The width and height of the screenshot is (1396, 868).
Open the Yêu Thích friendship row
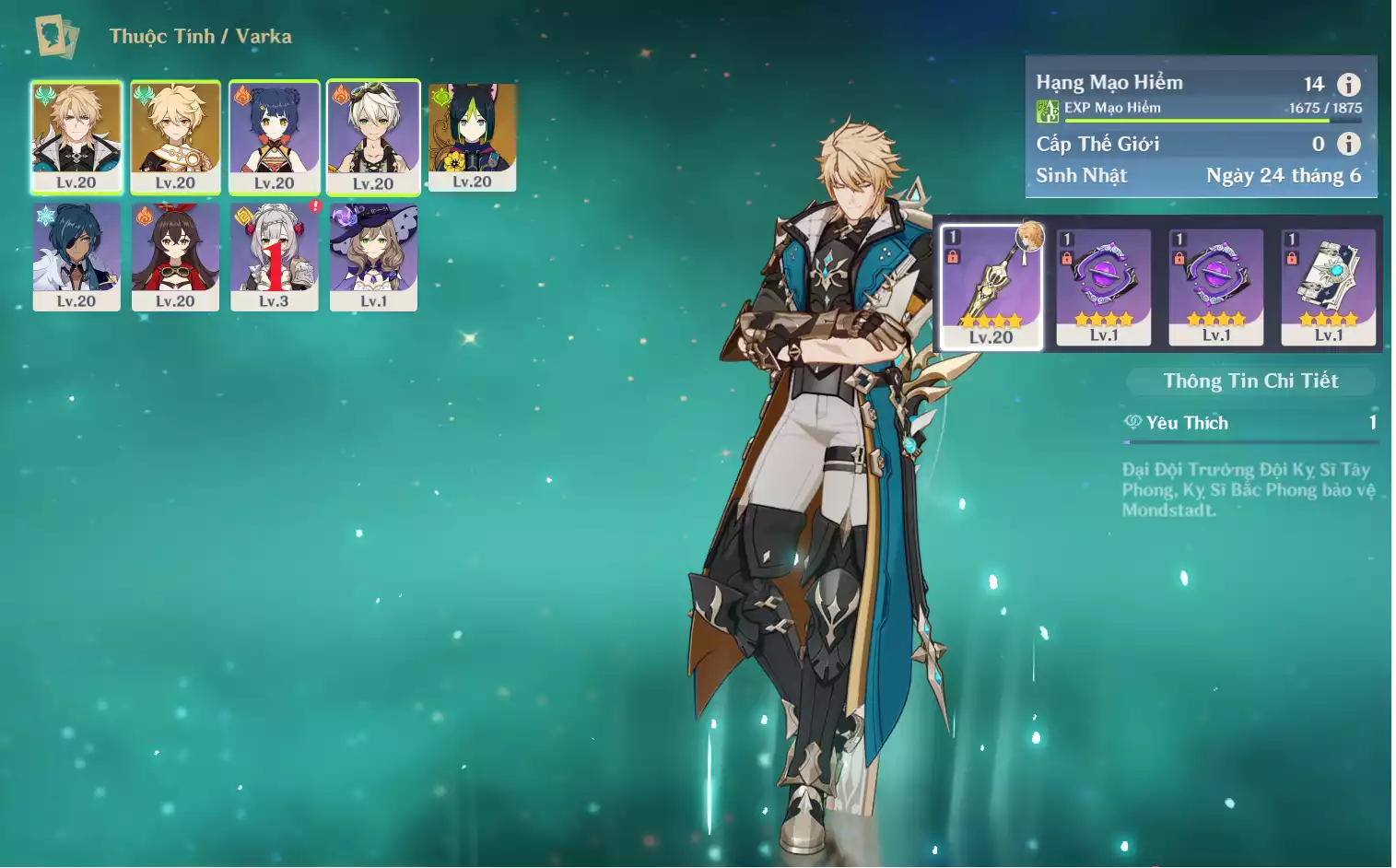[x=1250, y=423]
